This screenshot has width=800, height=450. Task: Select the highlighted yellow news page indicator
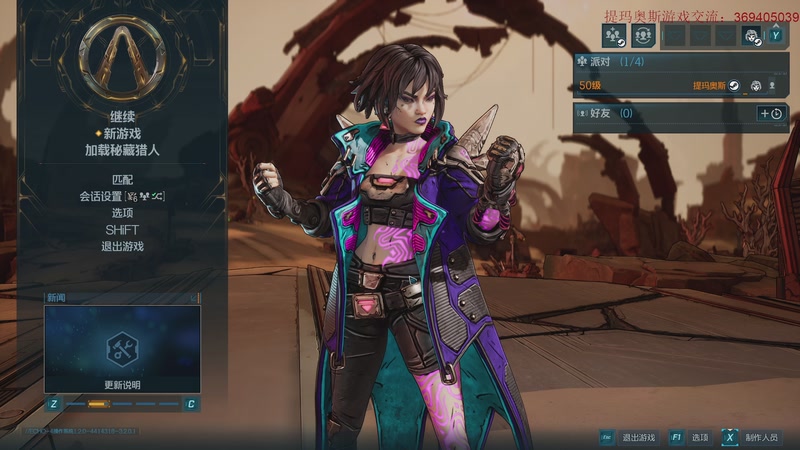98,404
